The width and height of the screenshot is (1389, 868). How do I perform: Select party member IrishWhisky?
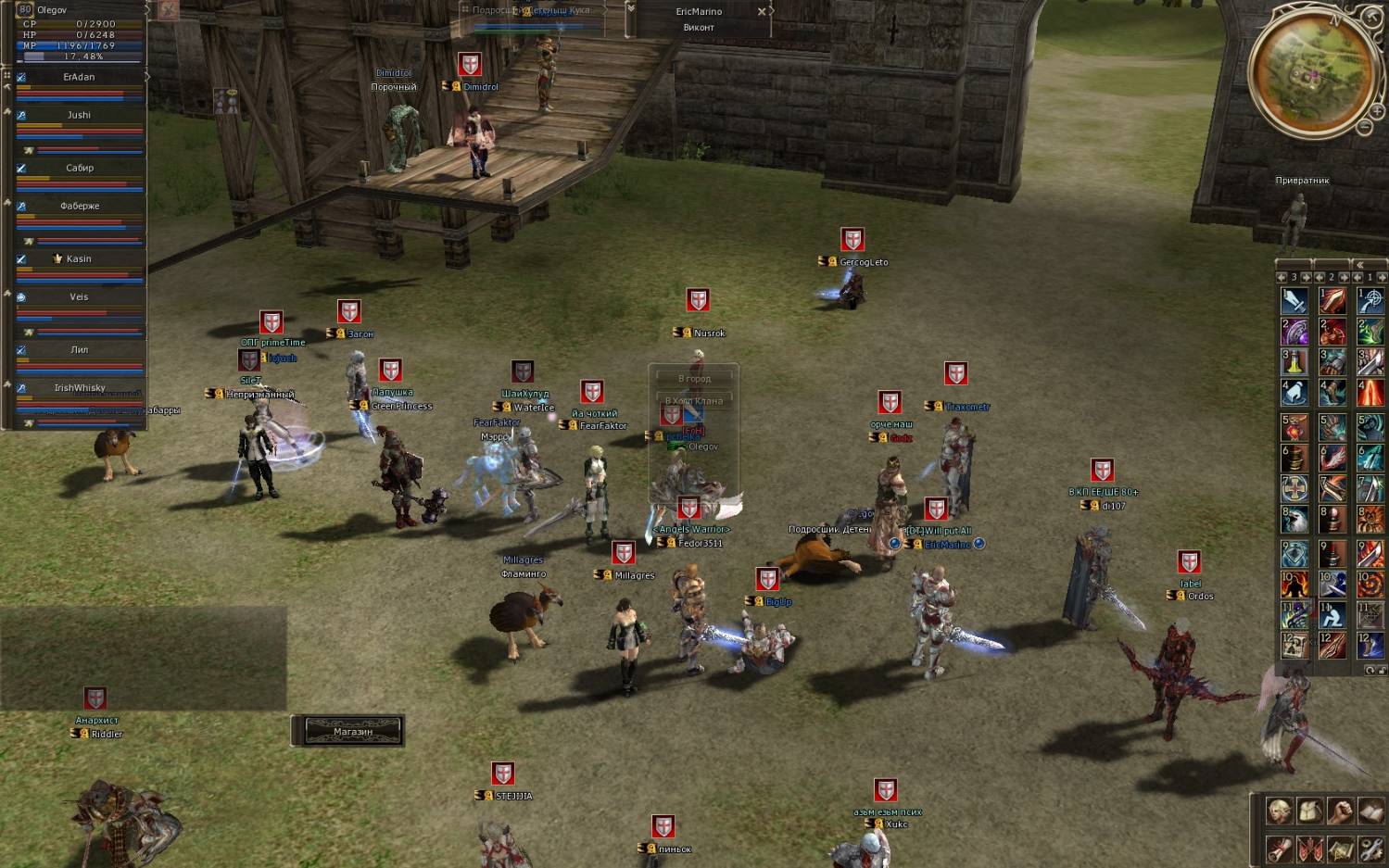click(79, 387)
